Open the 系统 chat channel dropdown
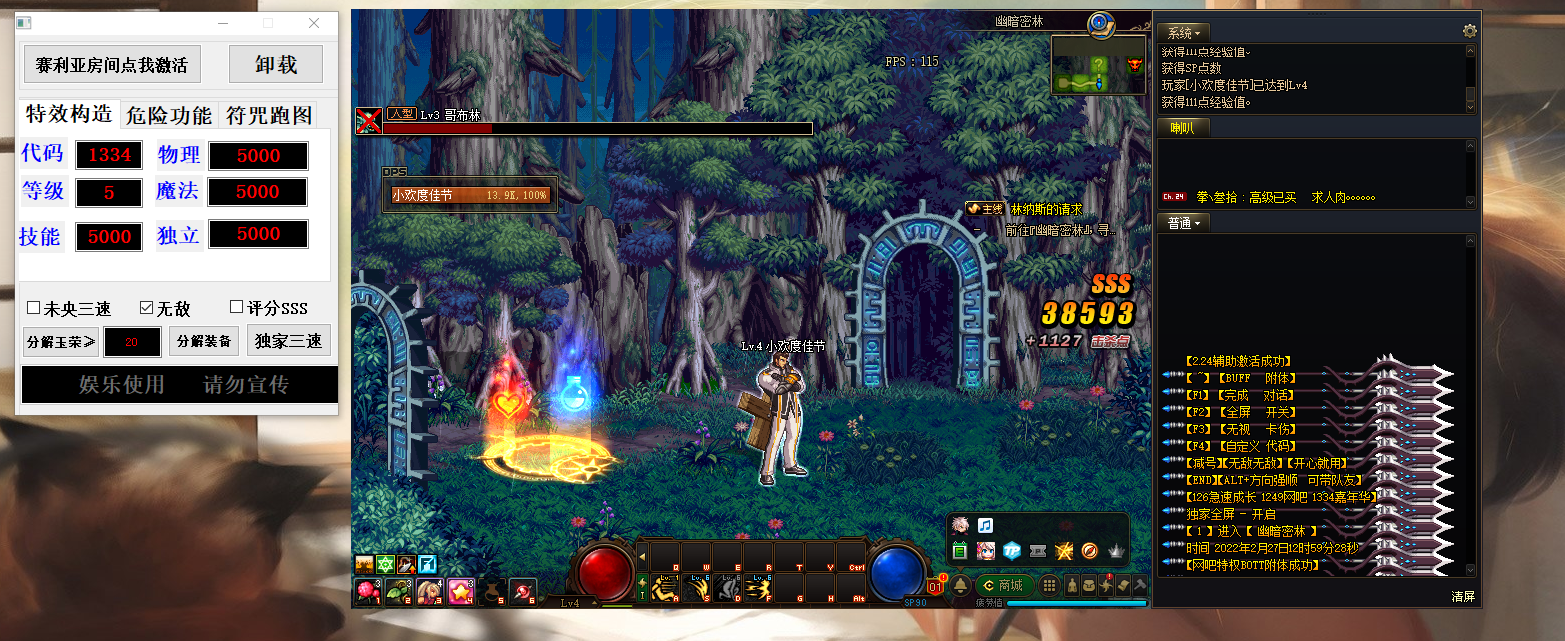The height and width of the screenshot is (641, 1565). [1185, 33]
